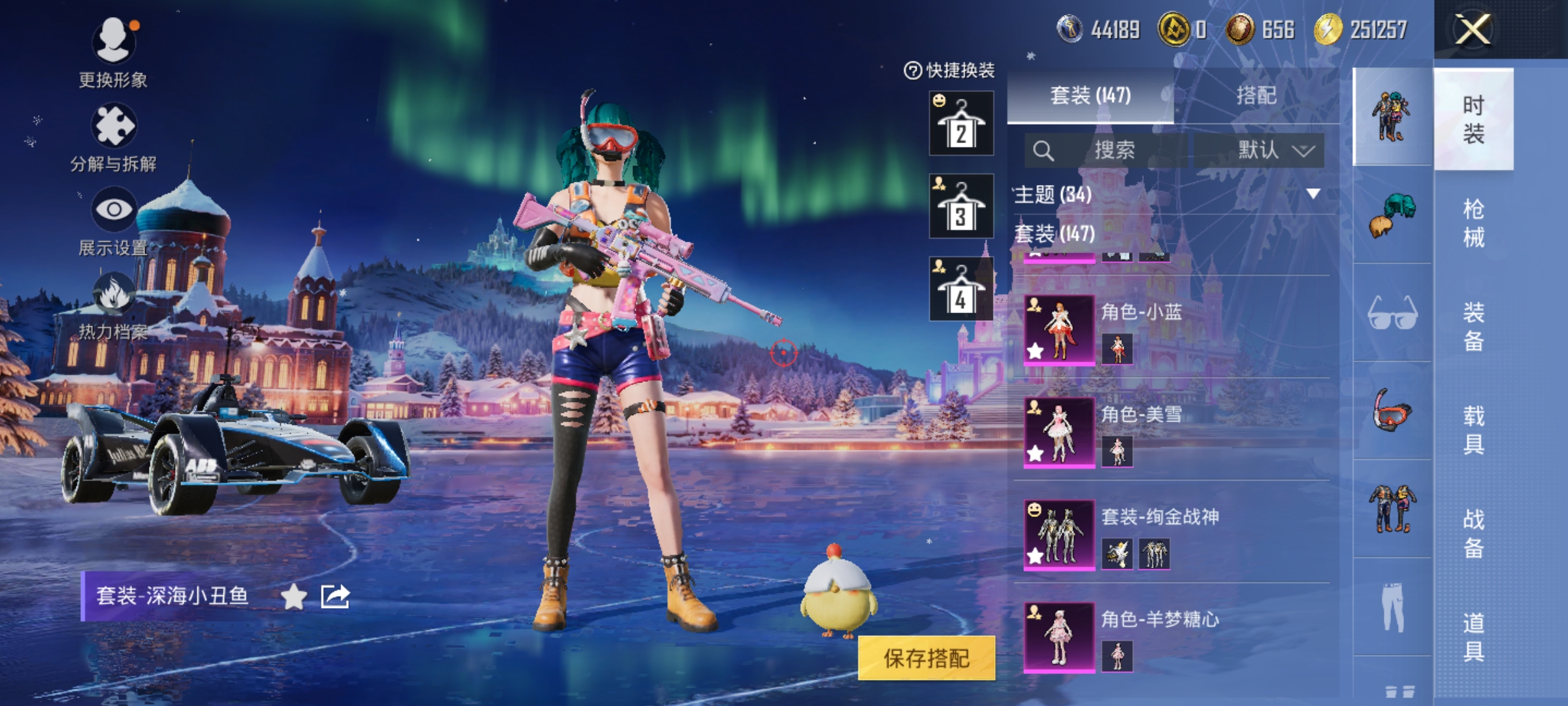Open 分解与拆解 puzzle piece menu

(114, 126)
